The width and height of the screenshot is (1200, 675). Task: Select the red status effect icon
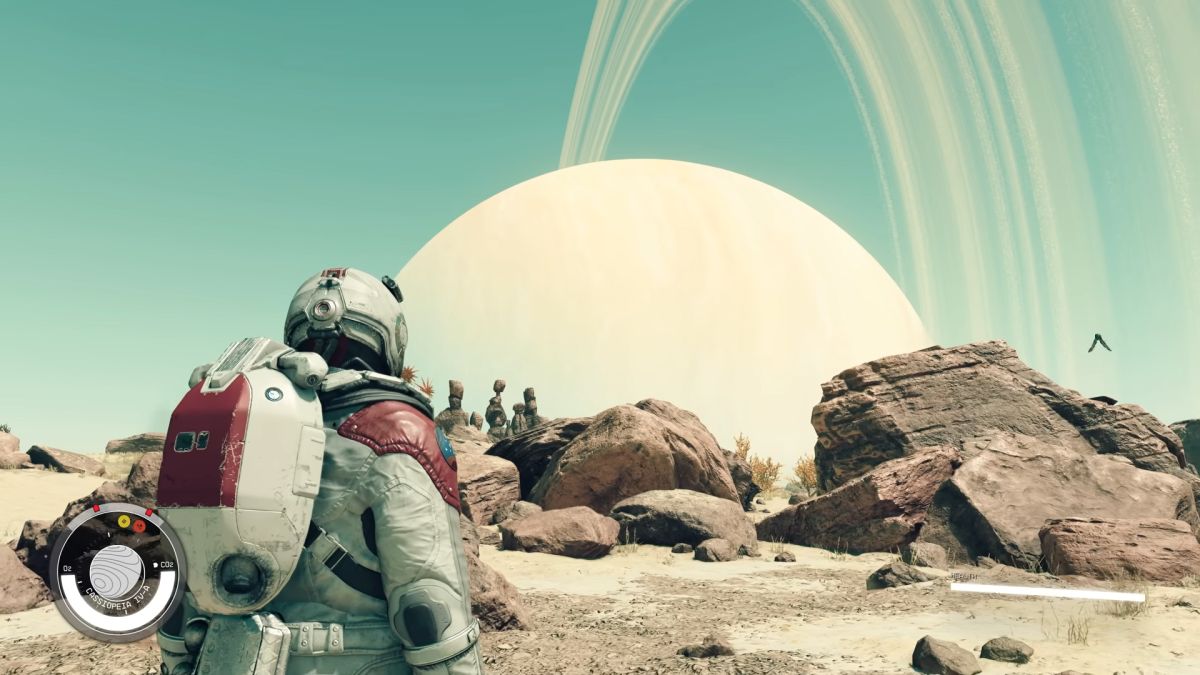pos(139,525)
